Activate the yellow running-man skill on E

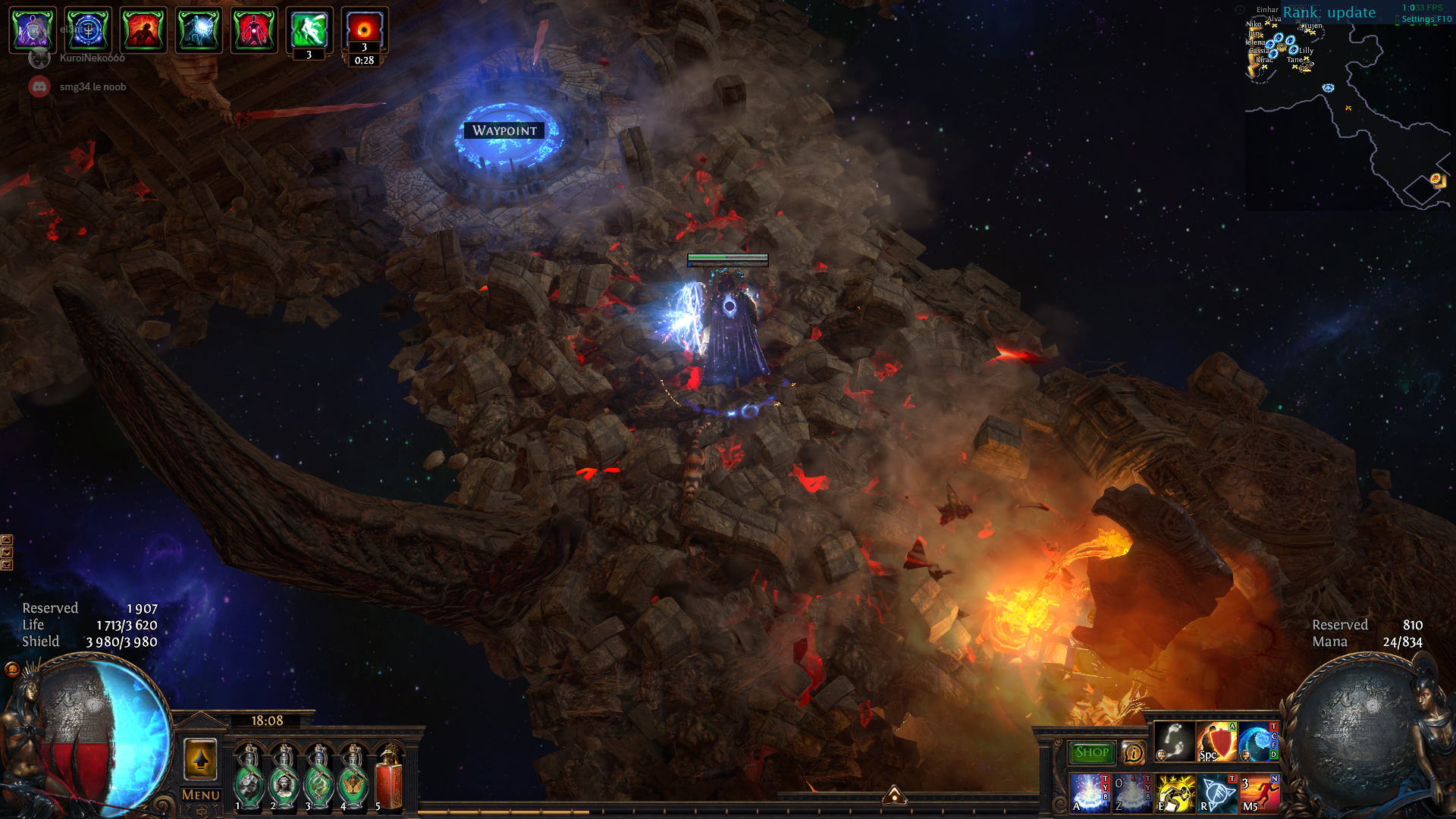click(x=1175, y=793)
